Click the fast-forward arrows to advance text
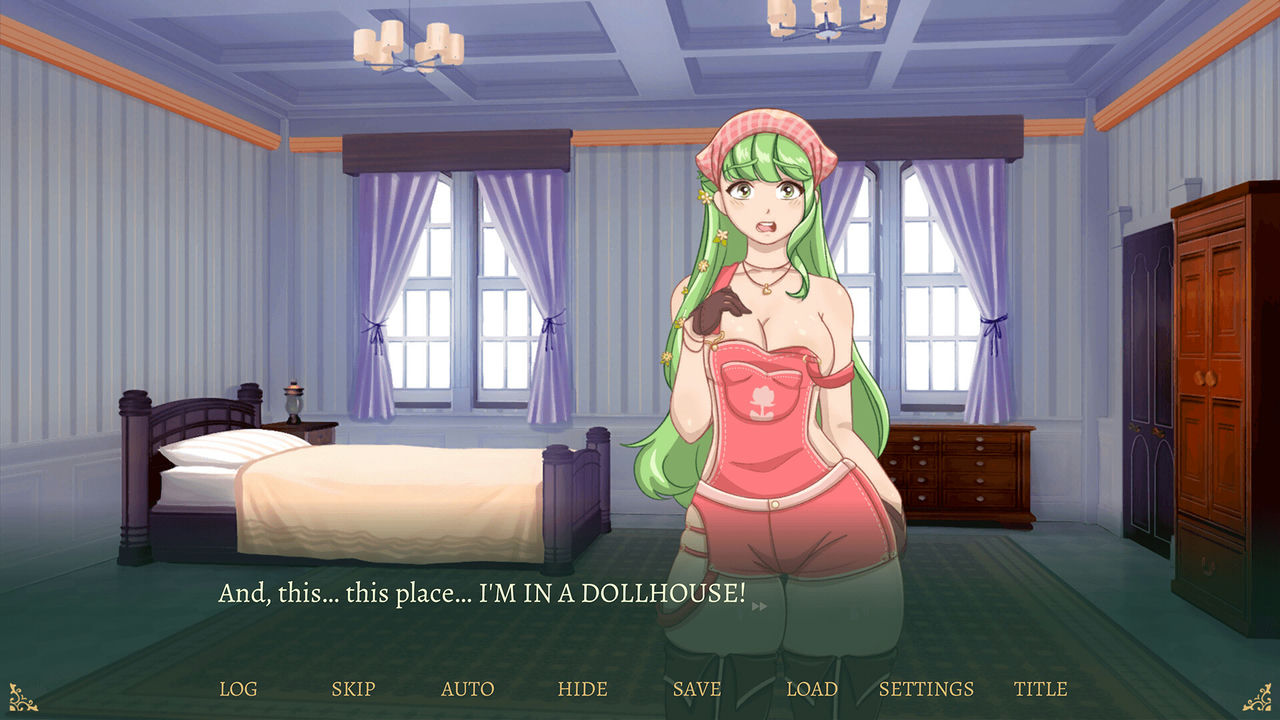This screenshot has width=1280, height=720. click(x=760, y=605)
